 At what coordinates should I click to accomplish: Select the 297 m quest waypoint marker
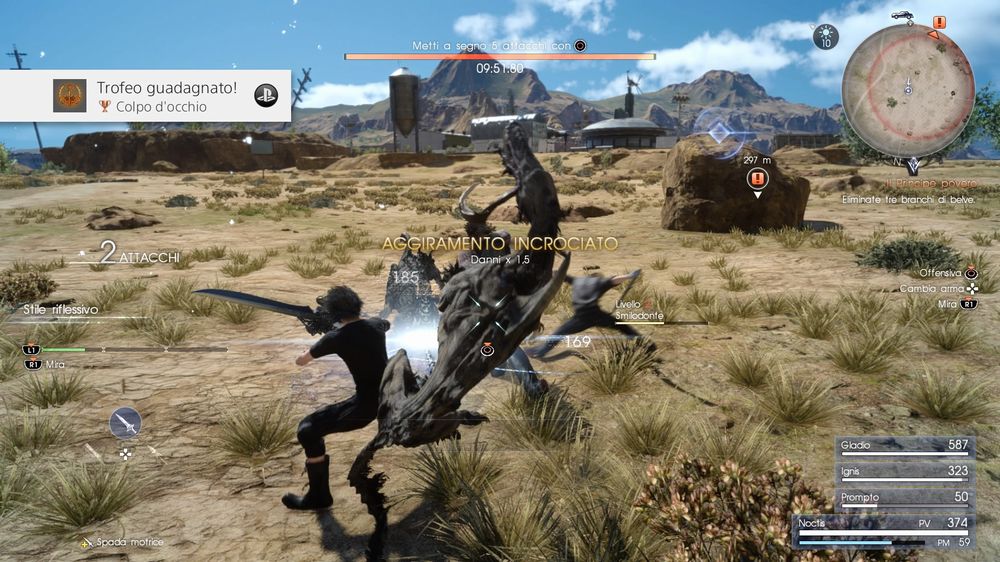tap(757, 178)
